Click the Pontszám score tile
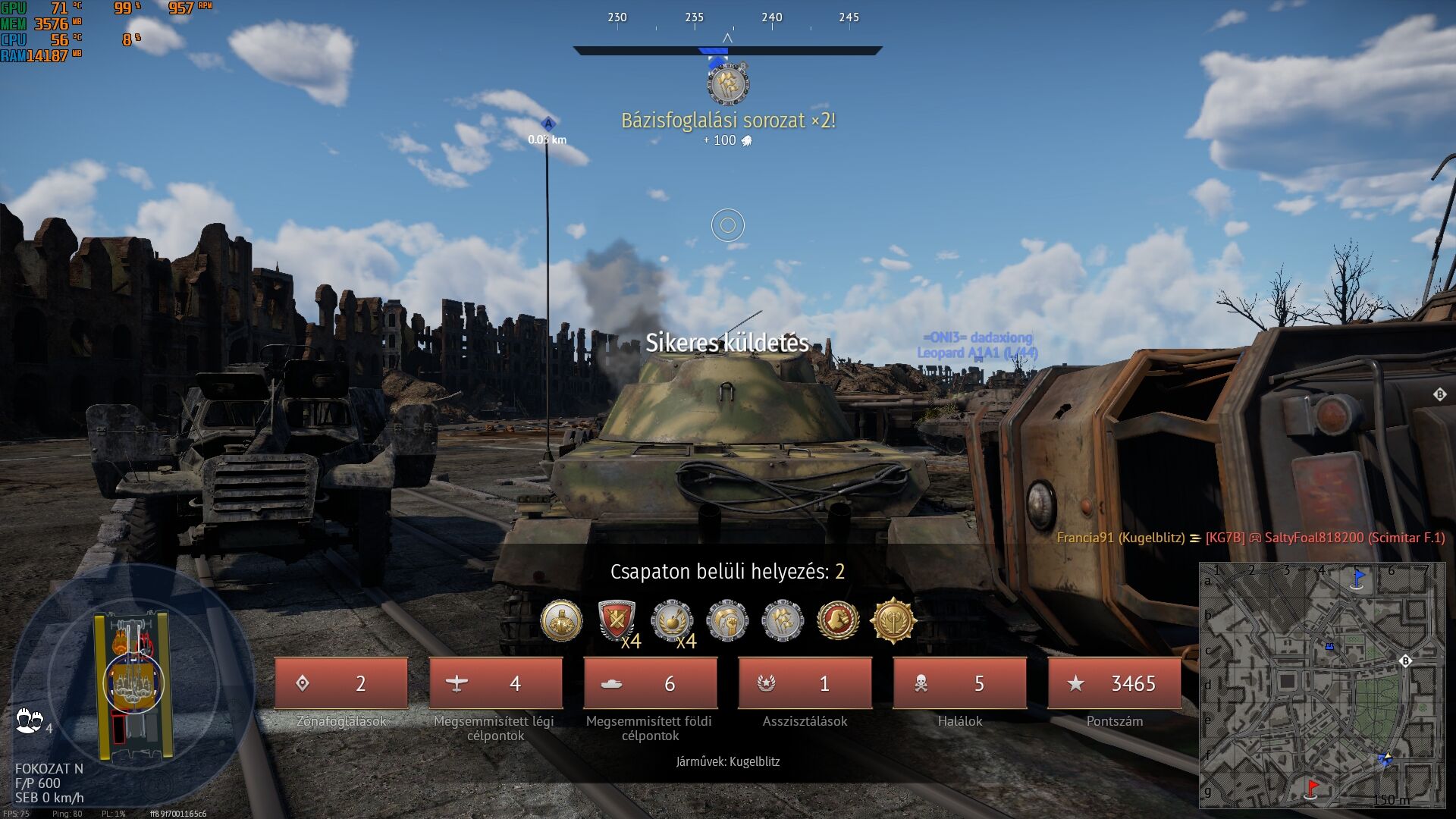The width and height of the screenshot is (1456, 819). [x=1114, y=683]
